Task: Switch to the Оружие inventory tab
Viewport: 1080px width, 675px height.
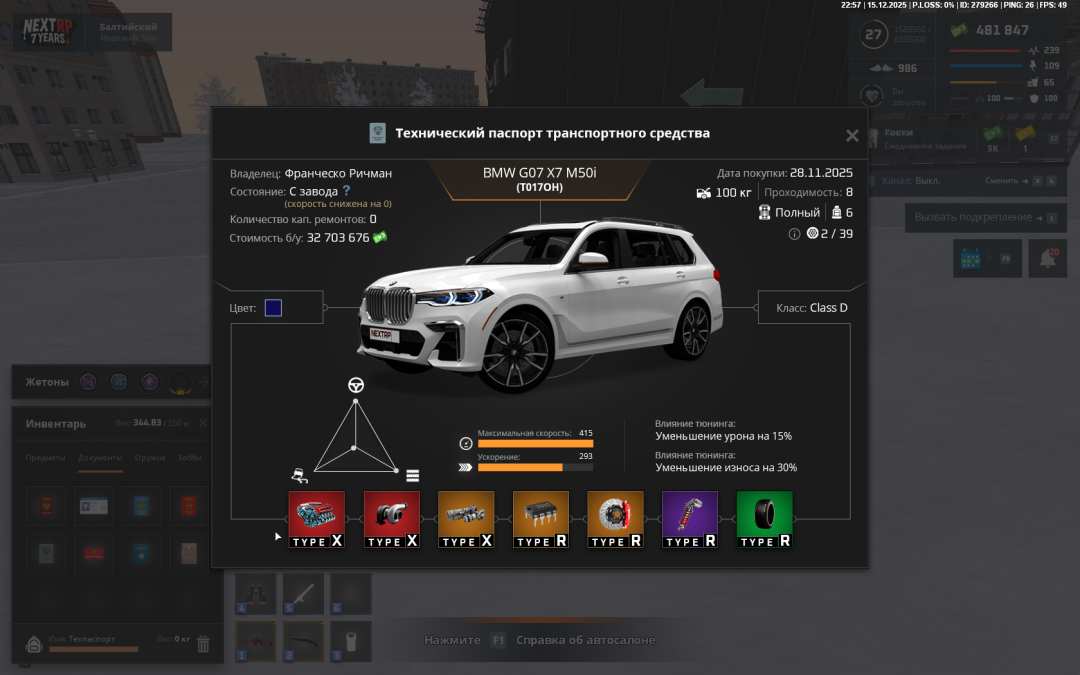Action: [x=150, y=458]
